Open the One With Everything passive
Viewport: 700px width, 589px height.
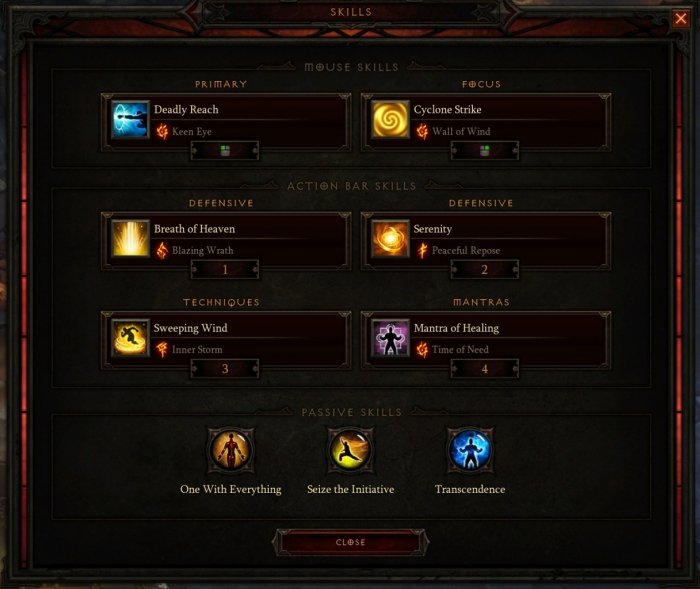pos(230,452)
